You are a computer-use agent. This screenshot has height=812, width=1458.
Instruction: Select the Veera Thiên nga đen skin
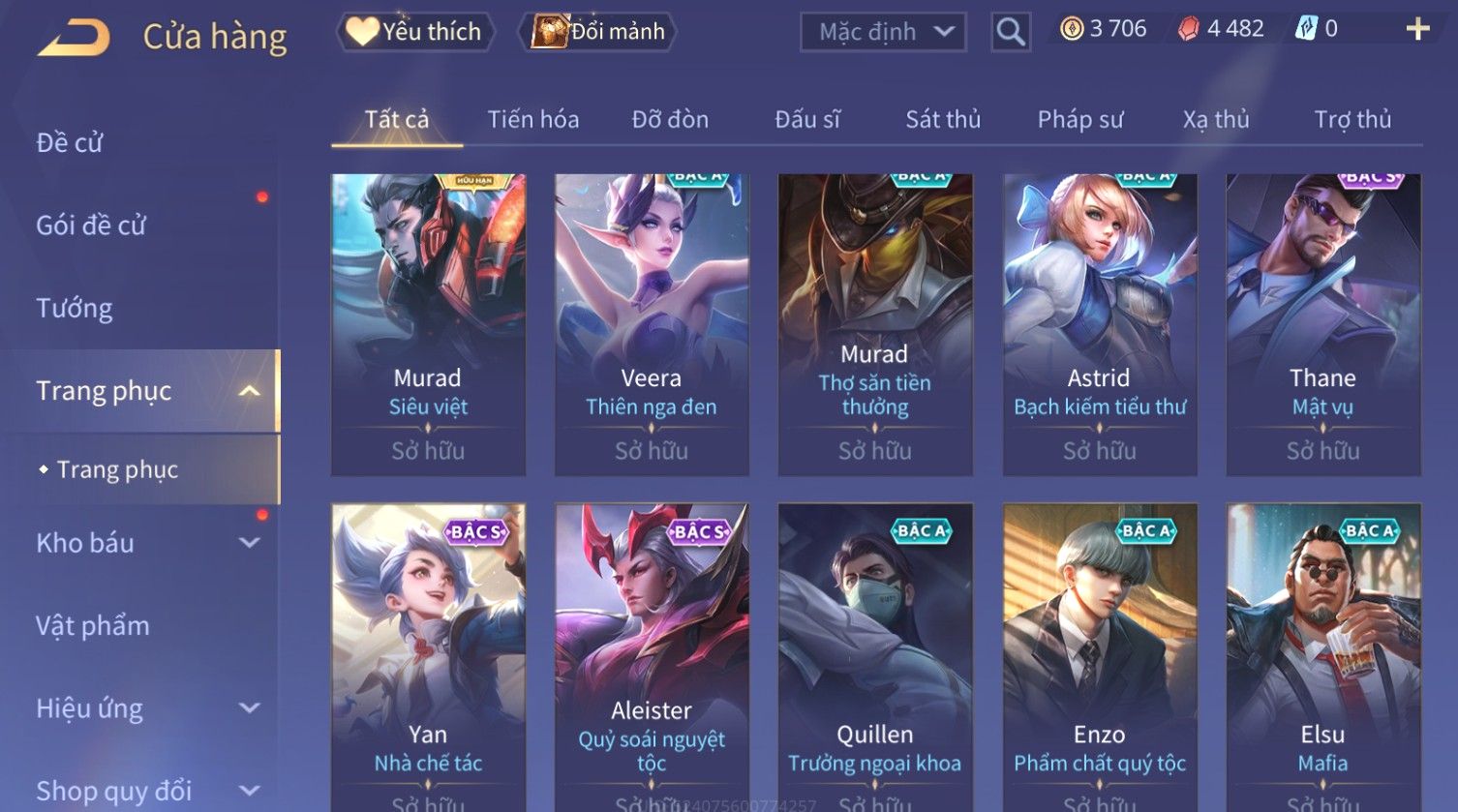point(652,324)
